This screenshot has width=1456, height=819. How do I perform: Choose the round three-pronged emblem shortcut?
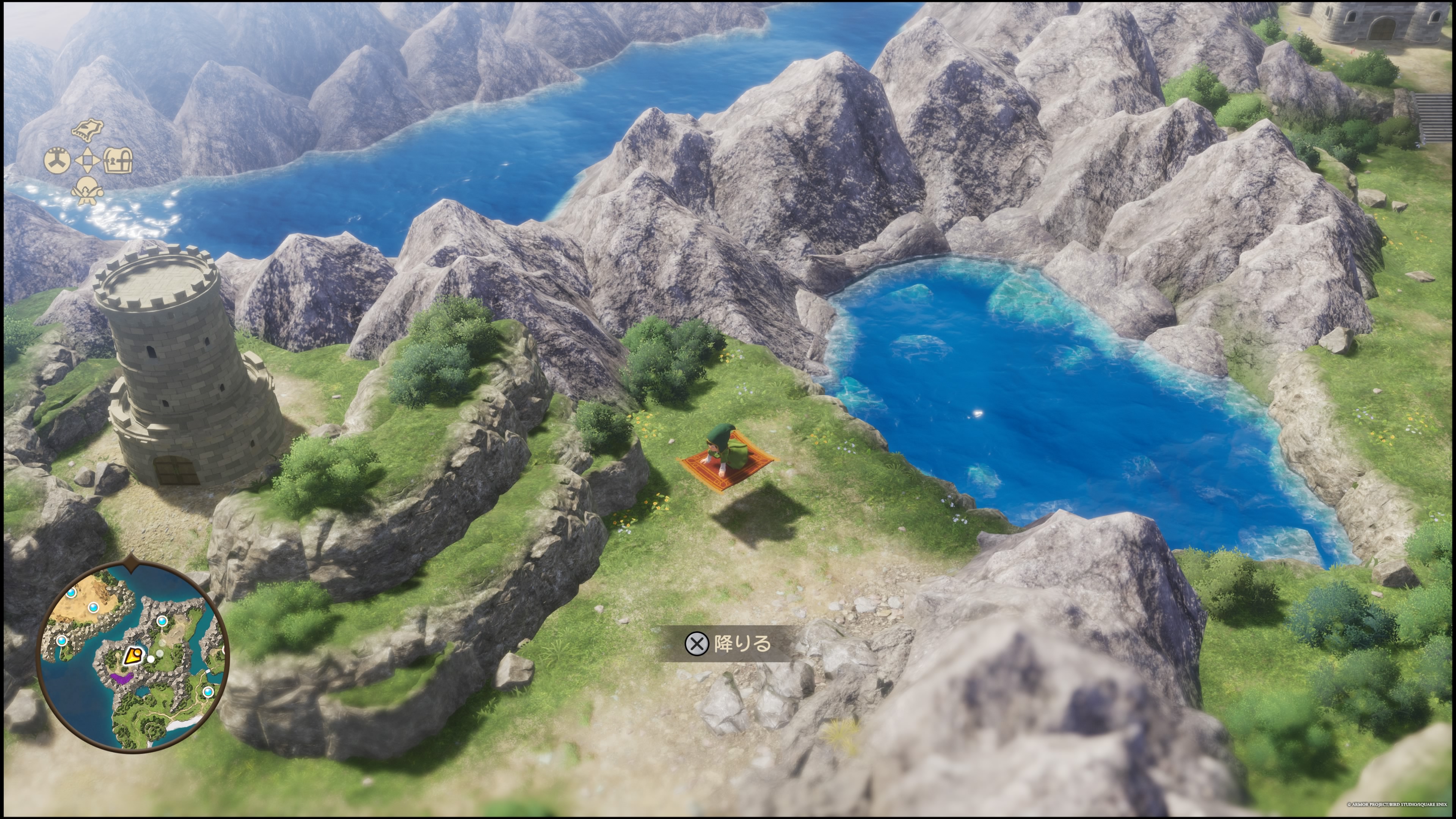pyautogui.click(x=57, y=160)
